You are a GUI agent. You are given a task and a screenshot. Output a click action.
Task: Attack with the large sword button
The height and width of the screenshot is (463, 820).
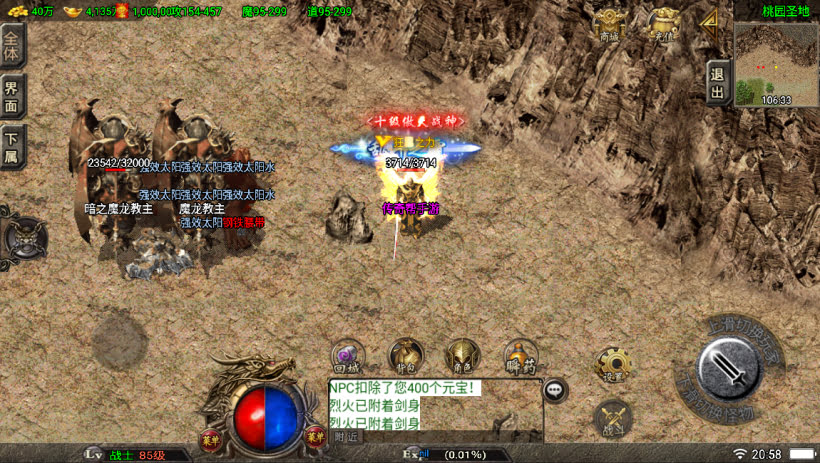coord(728,367)
